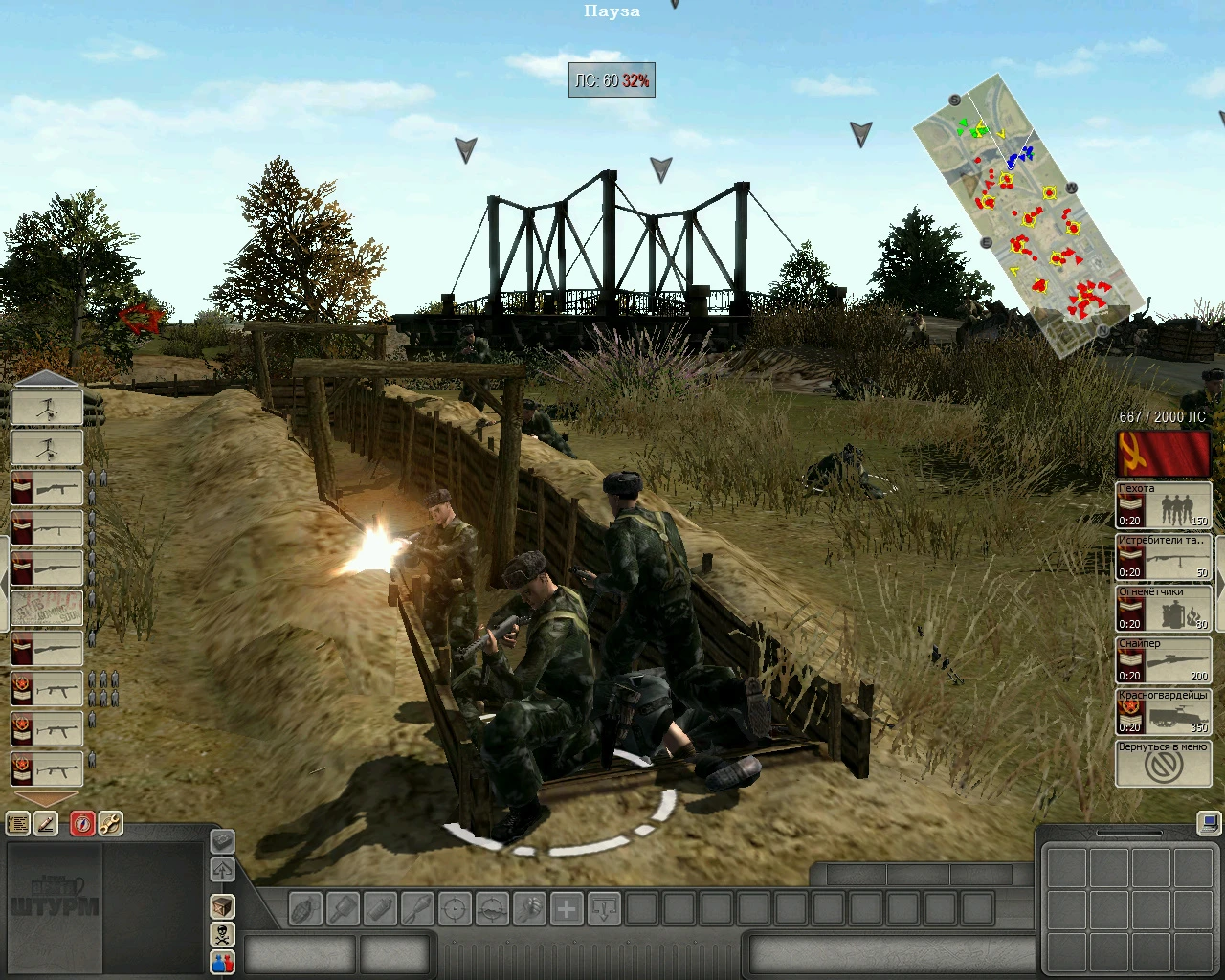Click the wrench repair icon
Image resolution: width=1225 pixels, height=980 pixels.
click(x=109, y=824)
